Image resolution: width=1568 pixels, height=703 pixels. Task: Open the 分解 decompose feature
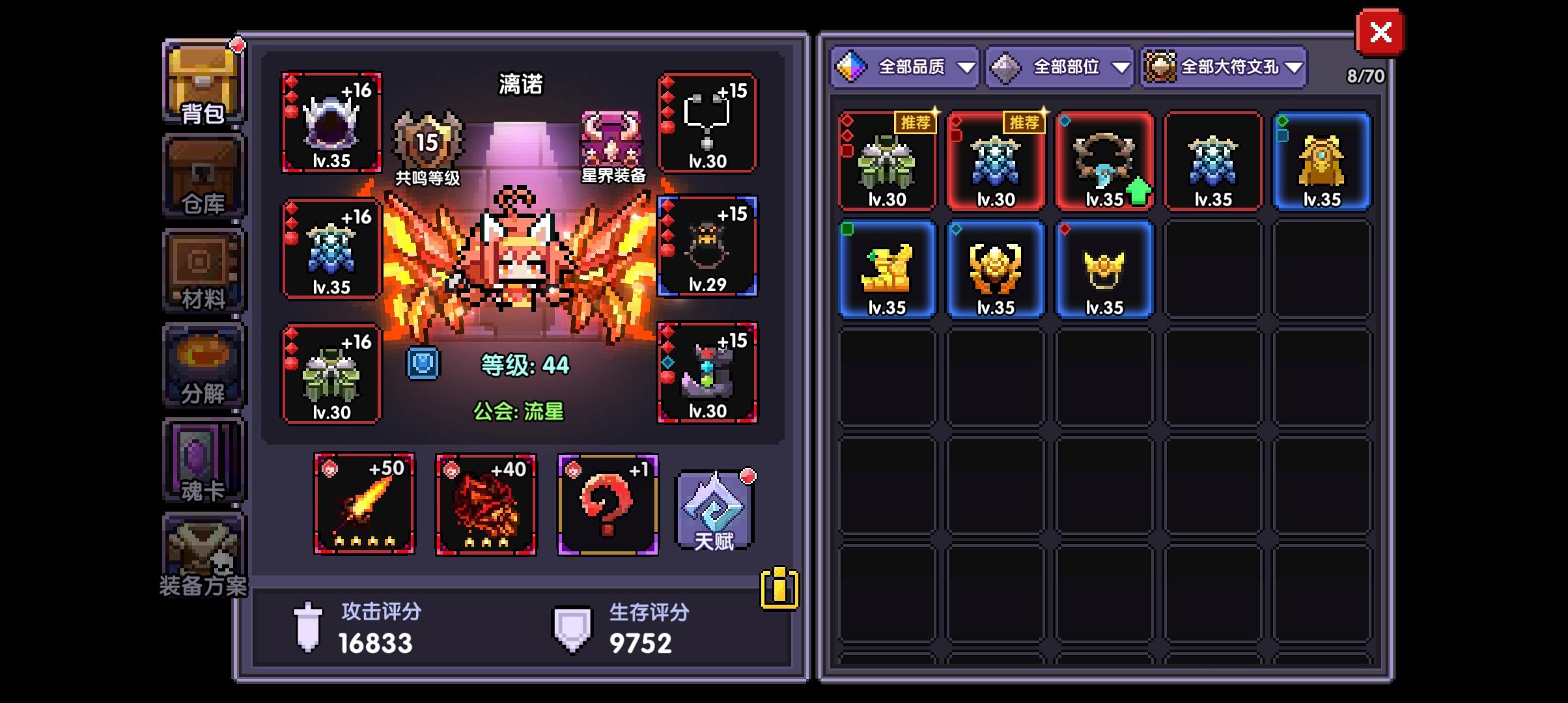(203, 365)
